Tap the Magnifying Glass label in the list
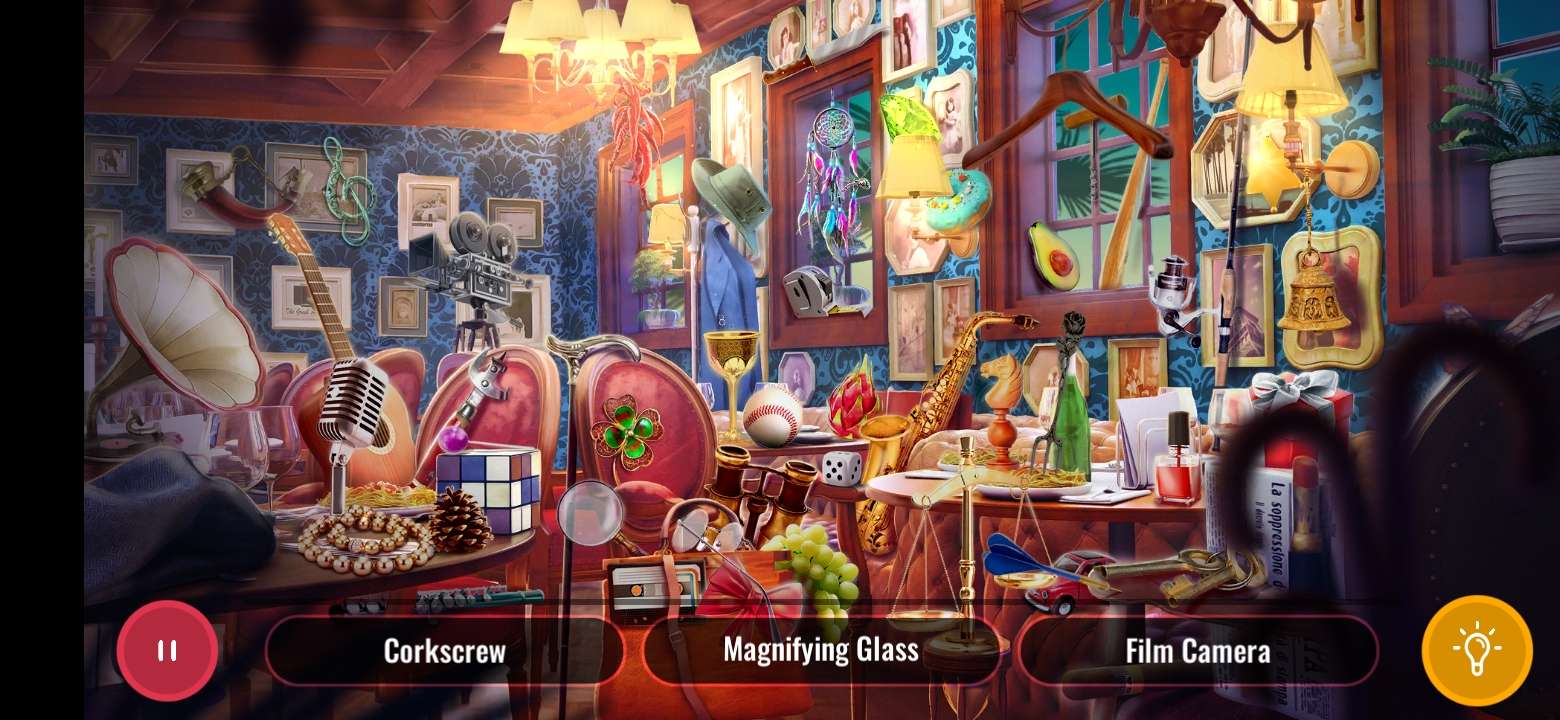The height and width of the screenshot is (720, 1560). [x=822, y=649]
